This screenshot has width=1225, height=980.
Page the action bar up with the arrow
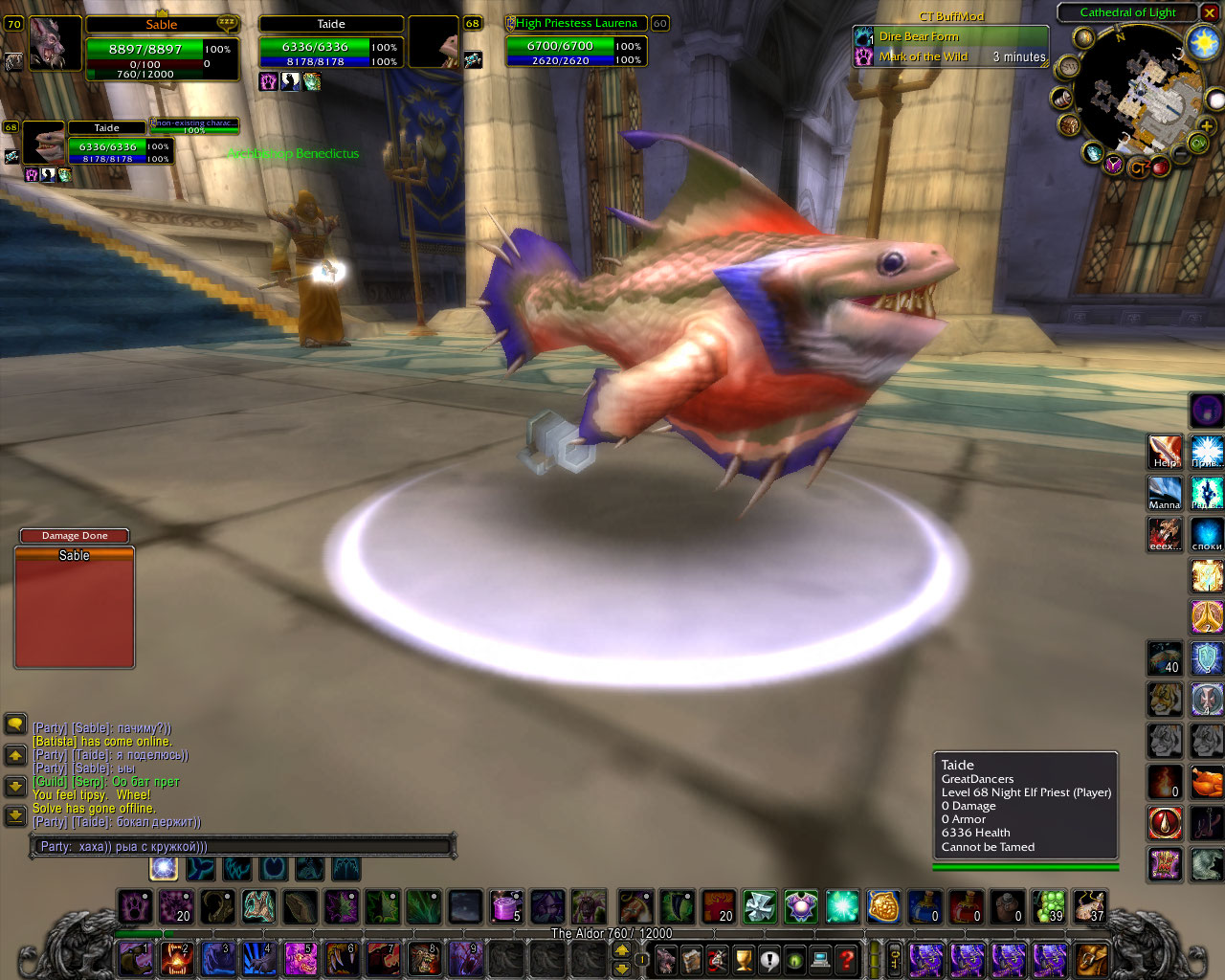click(x=622, y=949)
